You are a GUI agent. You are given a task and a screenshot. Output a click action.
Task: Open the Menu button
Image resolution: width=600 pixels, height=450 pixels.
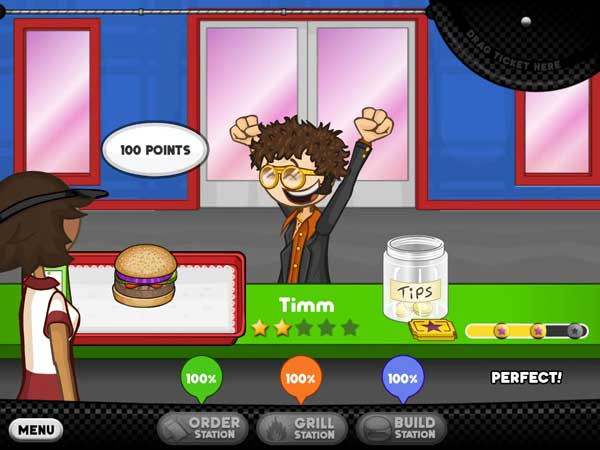(x=36, y=430)
